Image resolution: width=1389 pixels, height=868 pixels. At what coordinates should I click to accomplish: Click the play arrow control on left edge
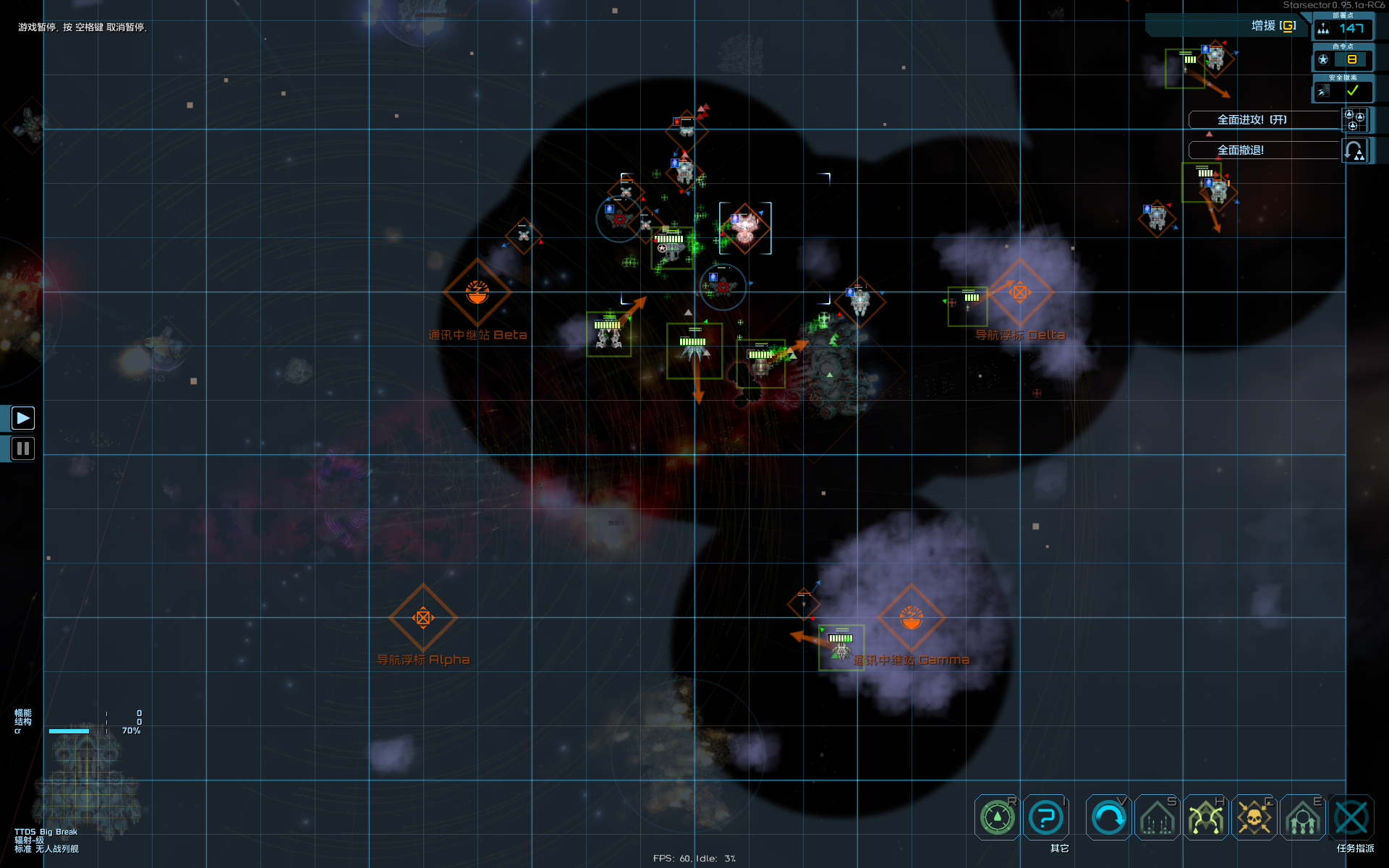click(x=22, y=417)
